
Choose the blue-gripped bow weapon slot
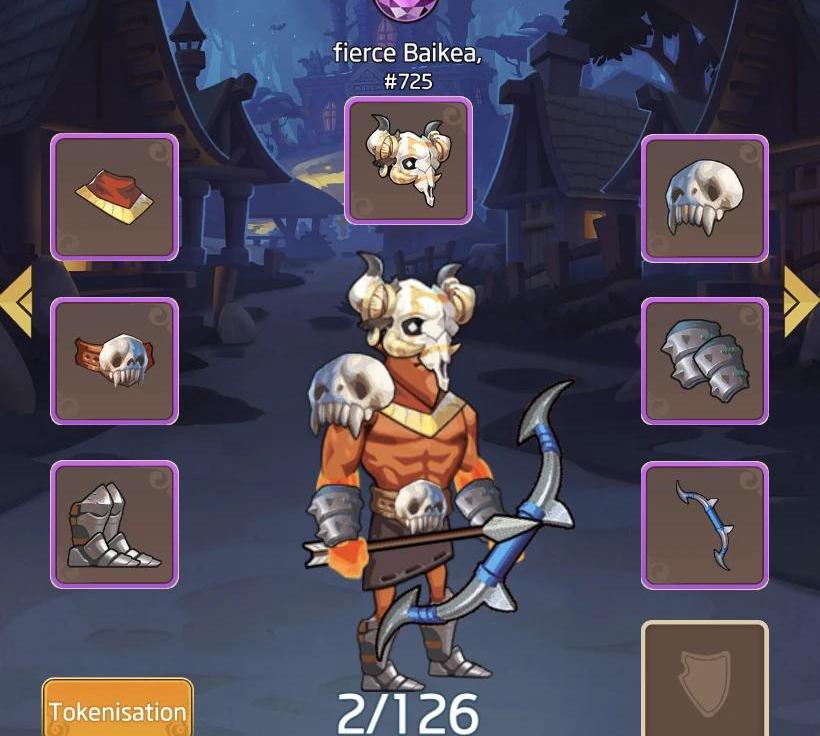704,524
